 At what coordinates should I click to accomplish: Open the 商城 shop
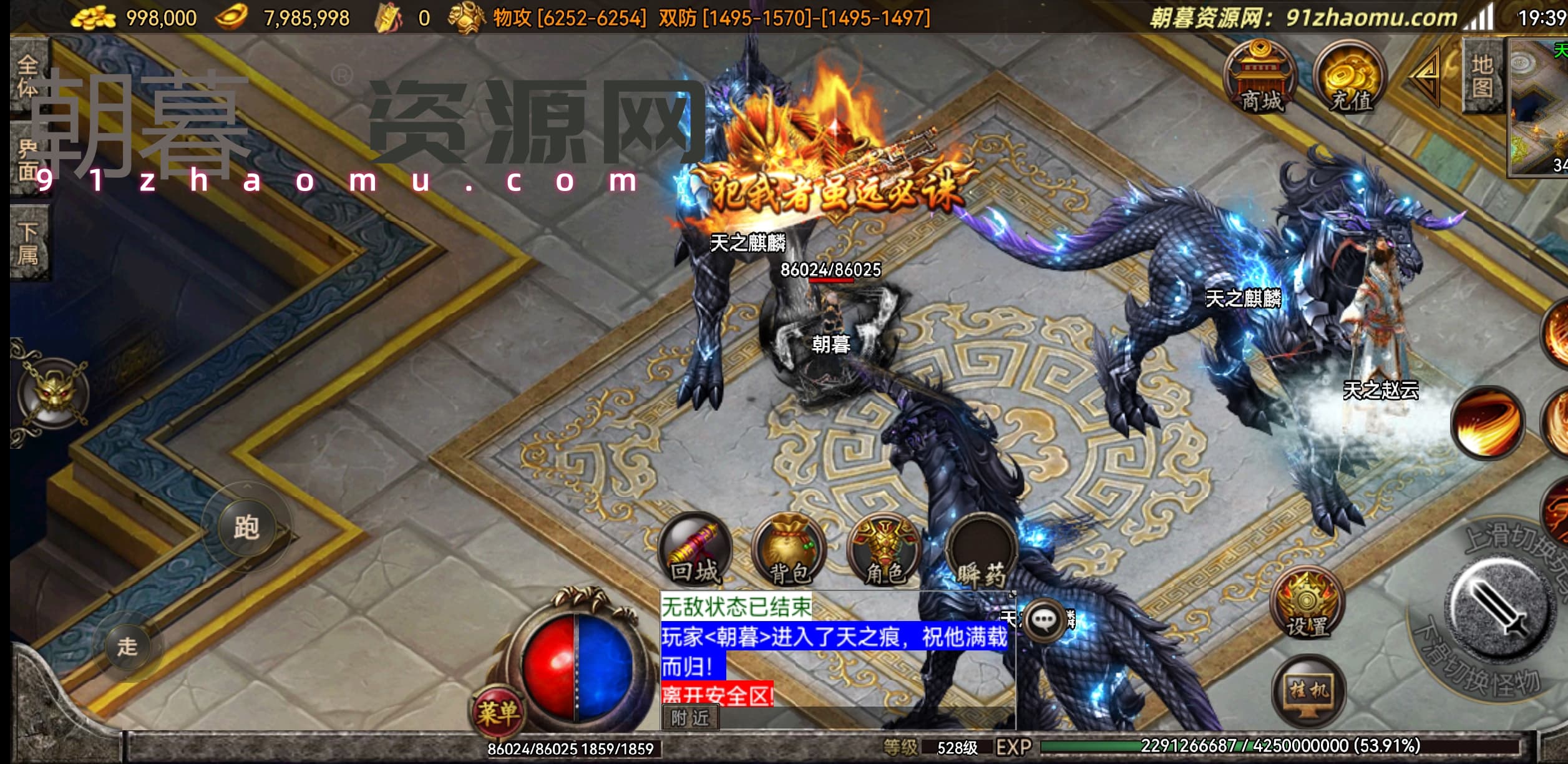(x=1260, y=78)
